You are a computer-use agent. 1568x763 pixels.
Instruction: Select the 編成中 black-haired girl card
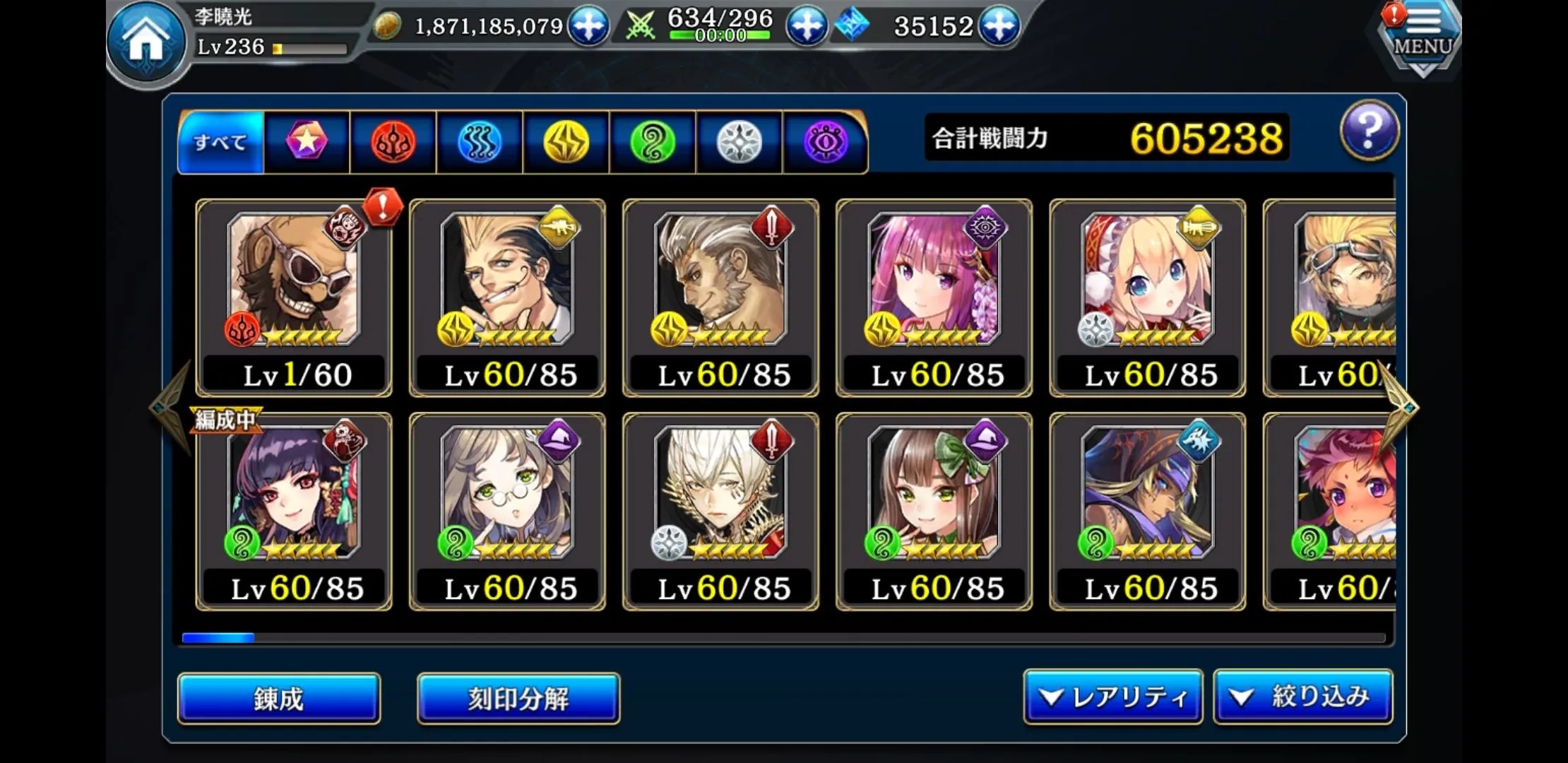[294, 511]
